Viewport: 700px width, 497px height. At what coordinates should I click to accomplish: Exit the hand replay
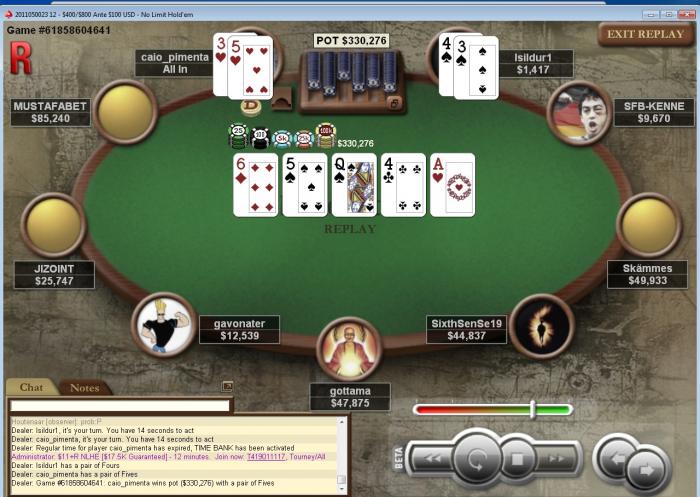(646, 34)
